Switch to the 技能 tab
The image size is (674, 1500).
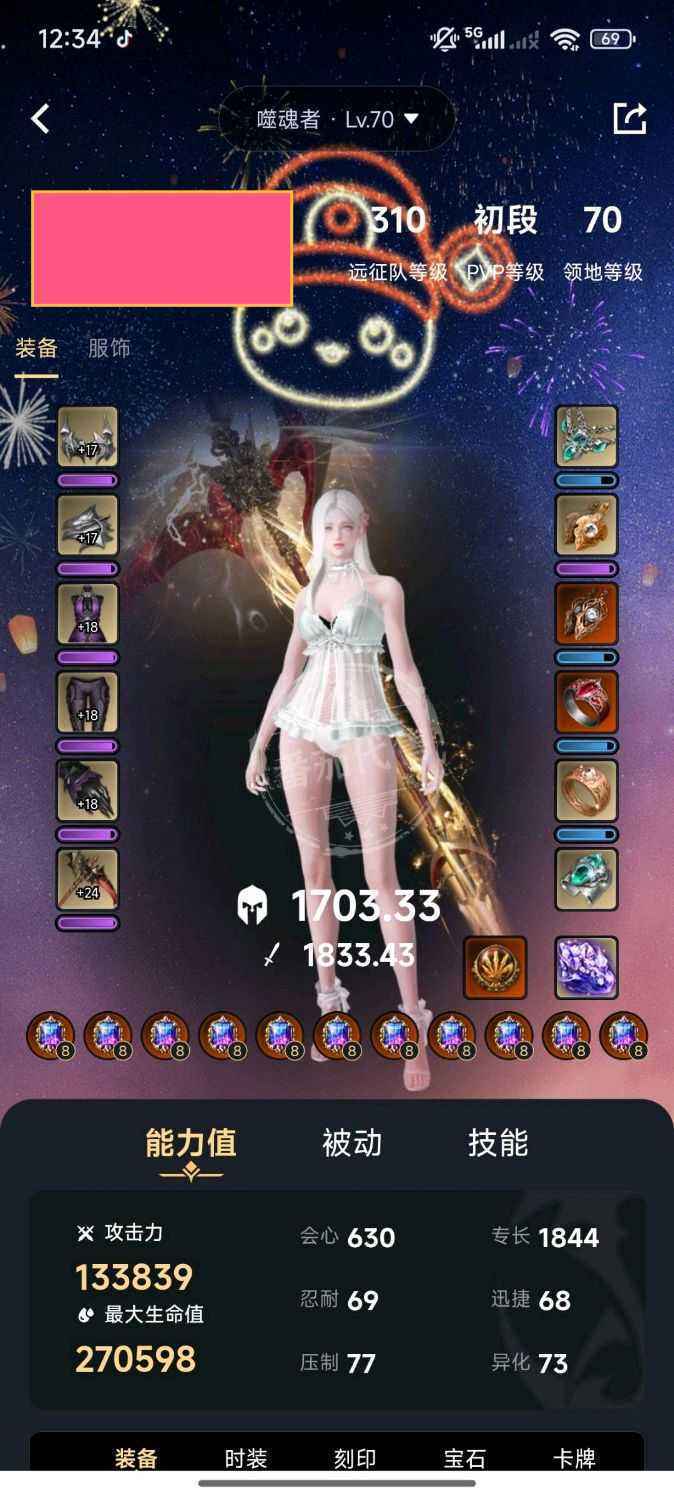tap(498, 1143)
